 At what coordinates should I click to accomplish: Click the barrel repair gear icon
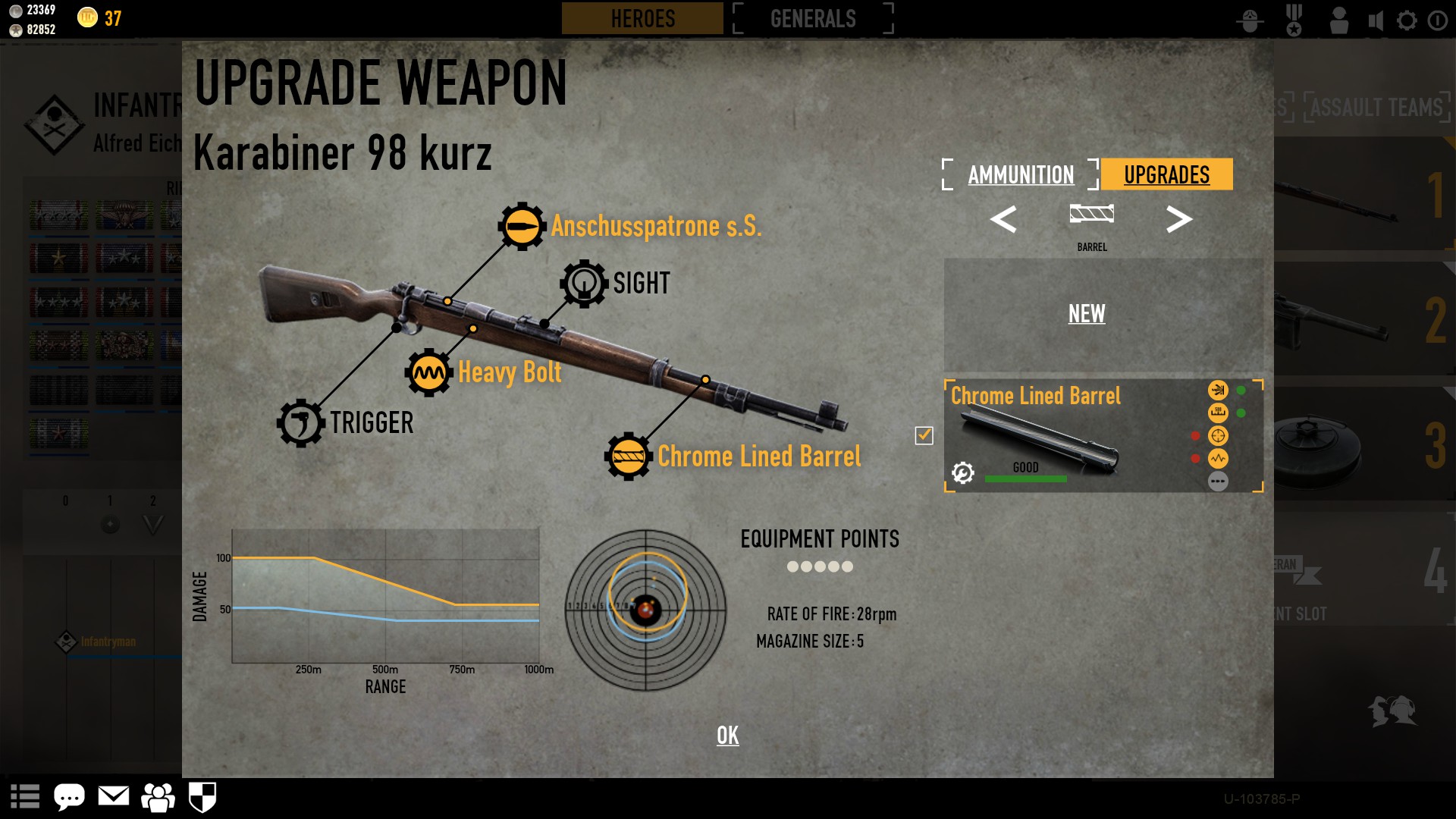point(963,473)
